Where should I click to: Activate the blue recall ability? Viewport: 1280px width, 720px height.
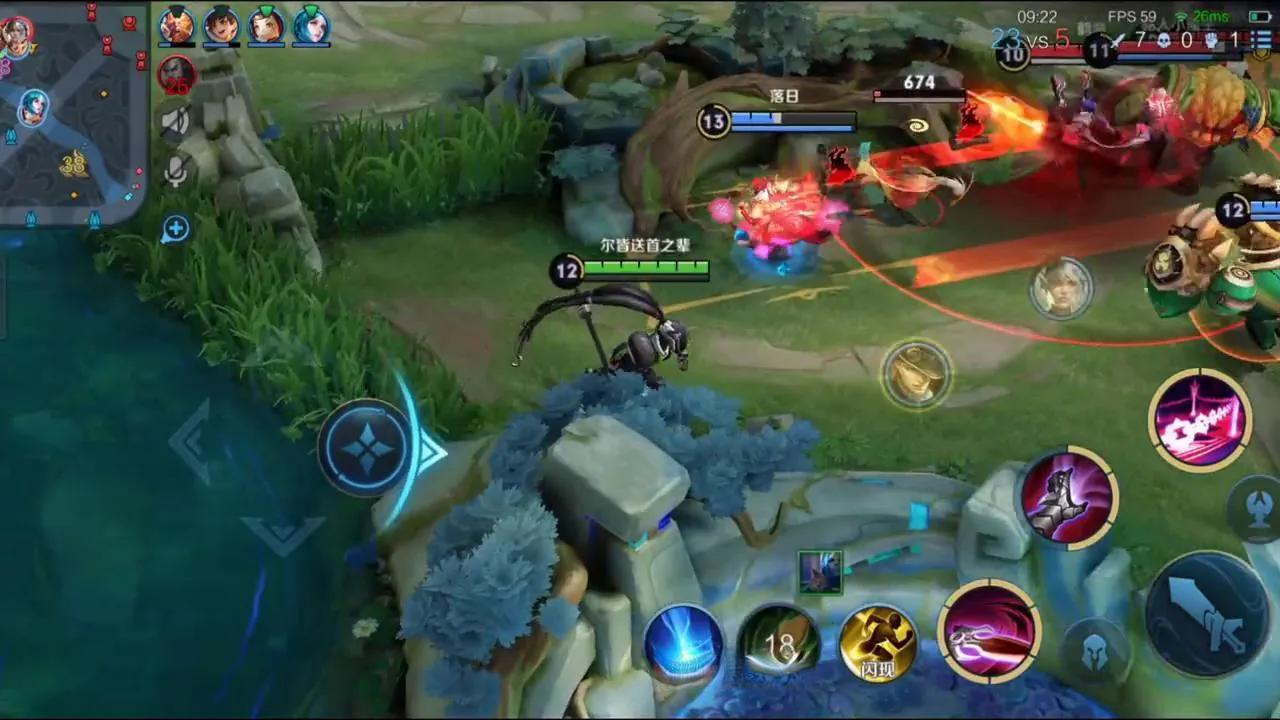(683, 644)
